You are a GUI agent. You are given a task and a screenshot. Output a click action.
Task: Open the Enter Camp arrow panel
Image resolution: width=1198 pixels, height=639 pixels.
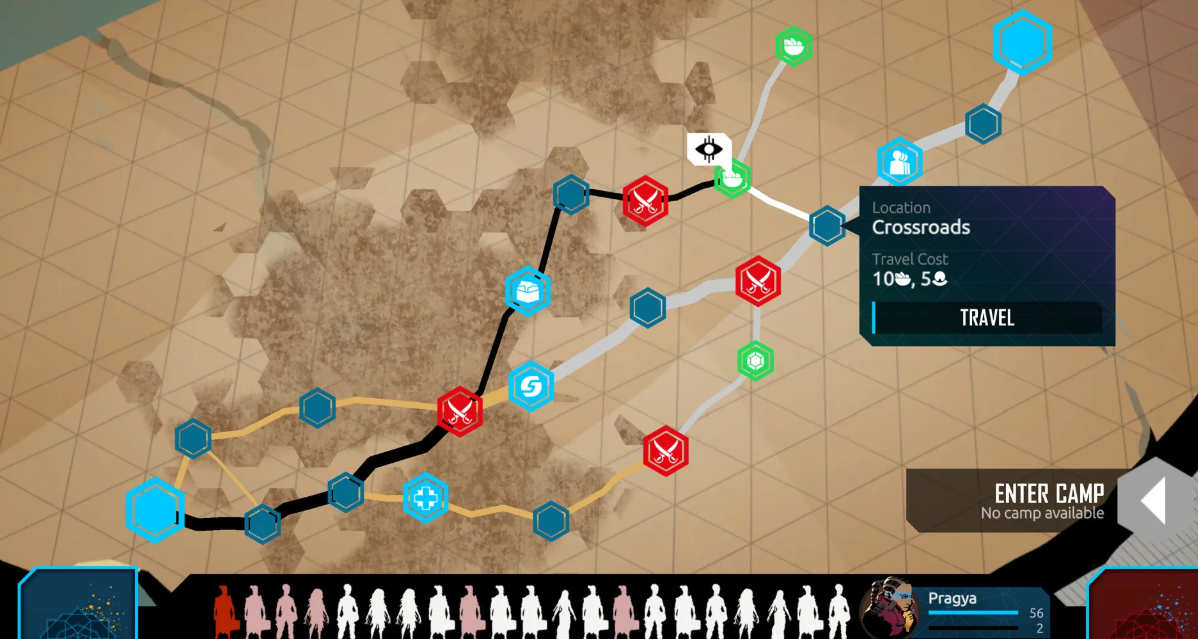[1153, 500]
